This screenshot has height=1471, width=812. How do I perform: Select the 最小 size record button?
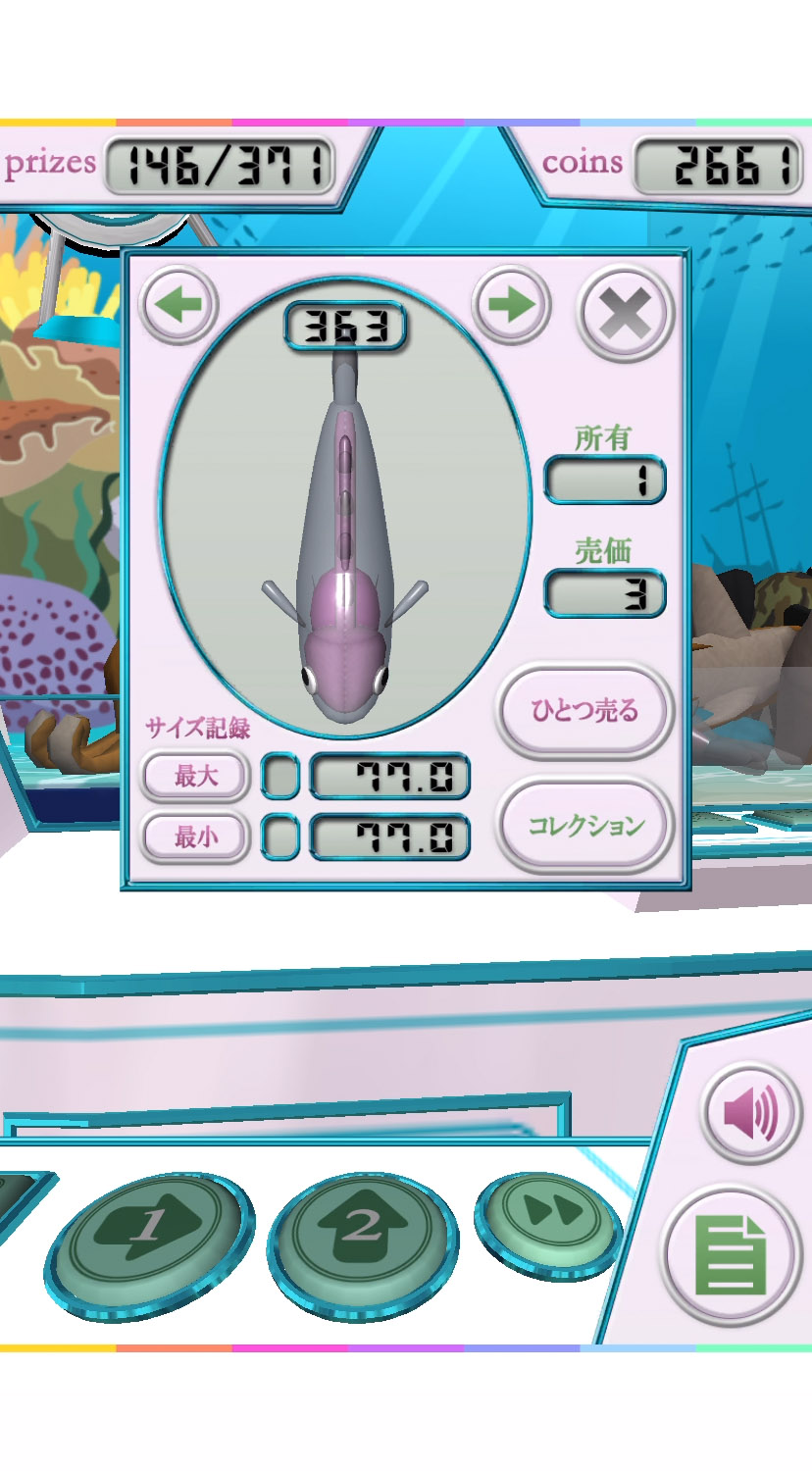pos(196,837)
